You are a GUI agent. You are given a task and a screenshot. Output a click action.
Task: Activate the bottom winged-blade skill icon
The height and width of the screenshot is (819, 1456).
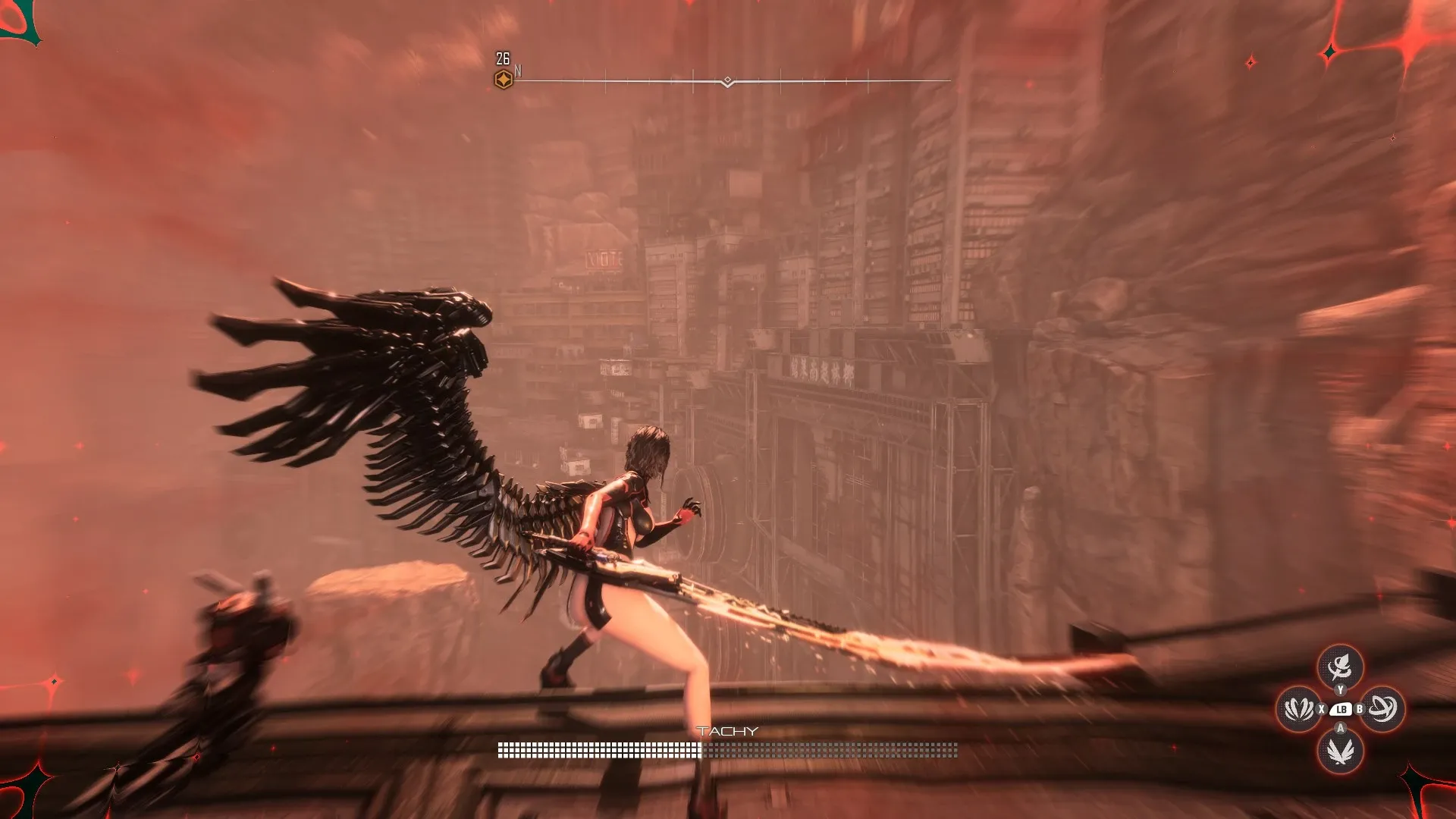point(1340,752)
